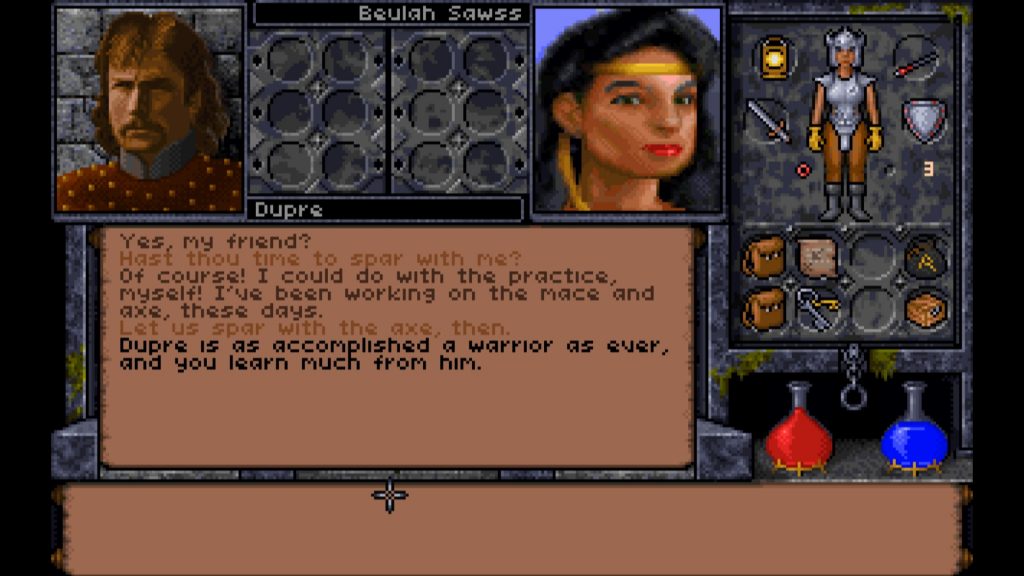Select the wand in the upper-right shoulder slot
1024x576 pixels.
(914, 58)
